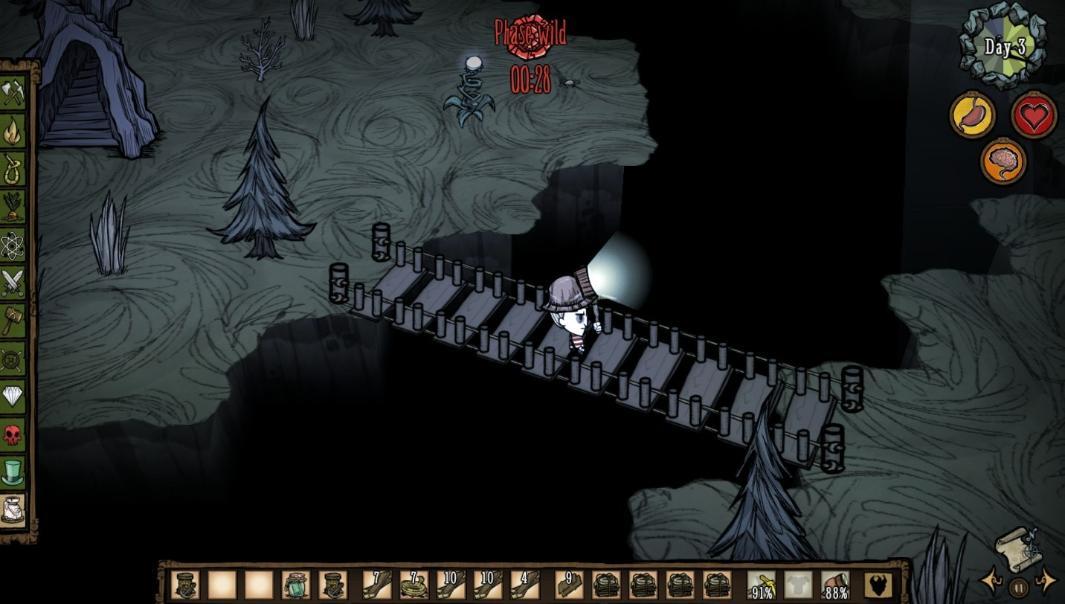Open the map scroll
Viewport: 1065px width, 604px height.
point(1016,548)
